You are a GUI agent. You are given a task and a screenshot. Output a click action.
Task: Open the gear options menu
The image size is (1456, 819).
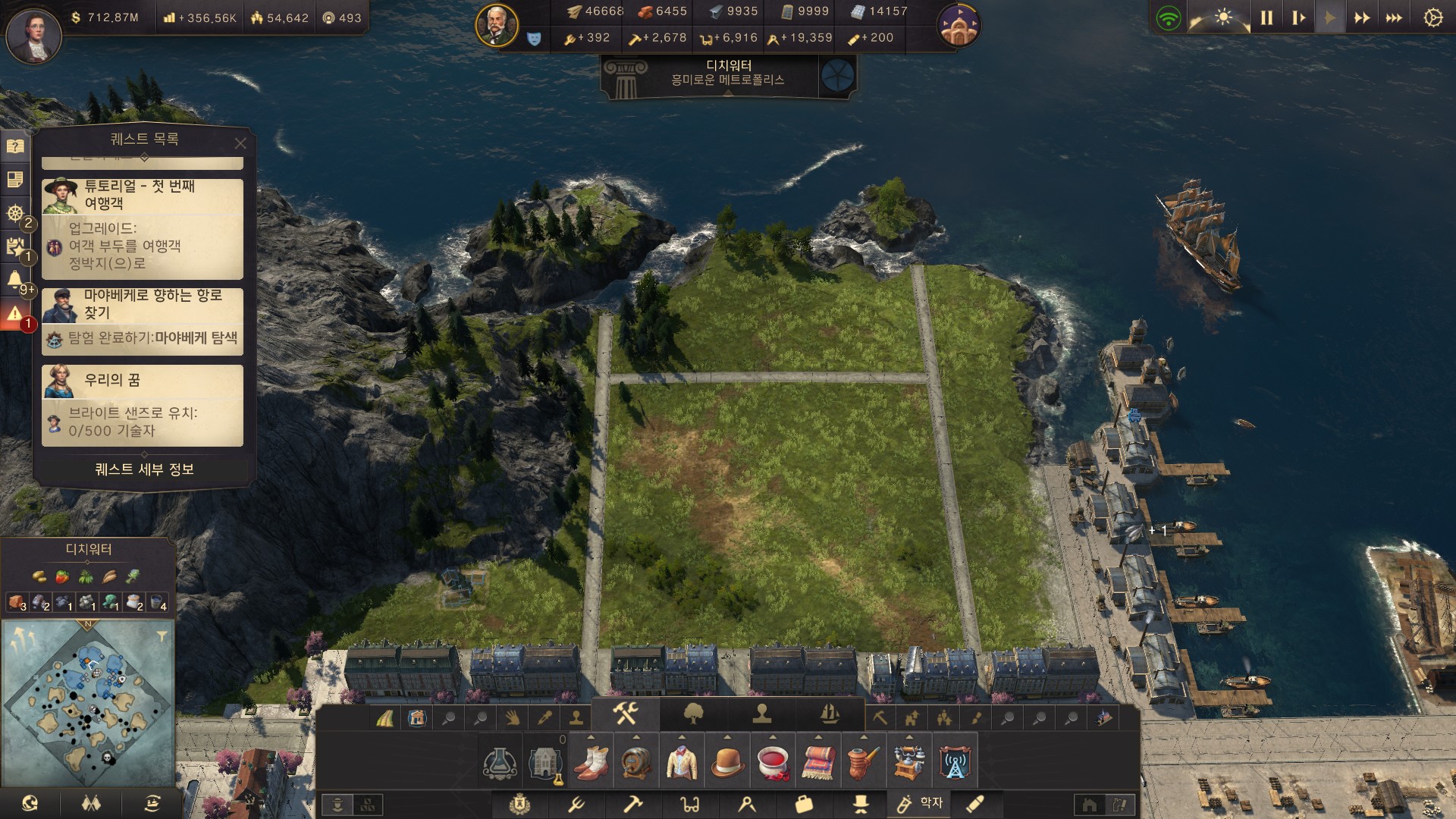(1432, 18)
